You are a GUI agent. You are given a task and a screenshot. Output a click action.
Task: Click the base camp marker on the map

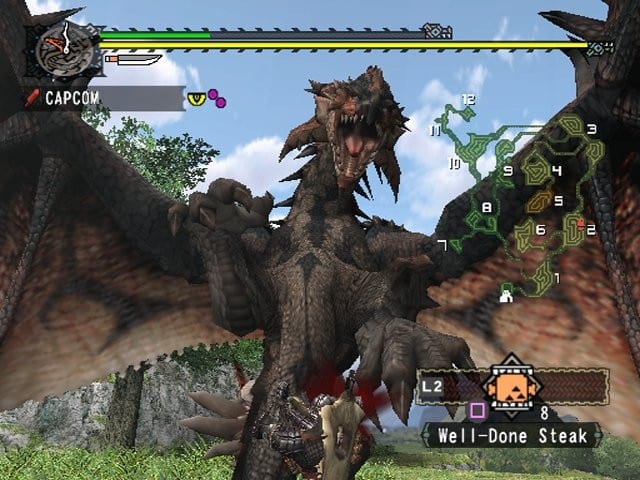point(507,293)
